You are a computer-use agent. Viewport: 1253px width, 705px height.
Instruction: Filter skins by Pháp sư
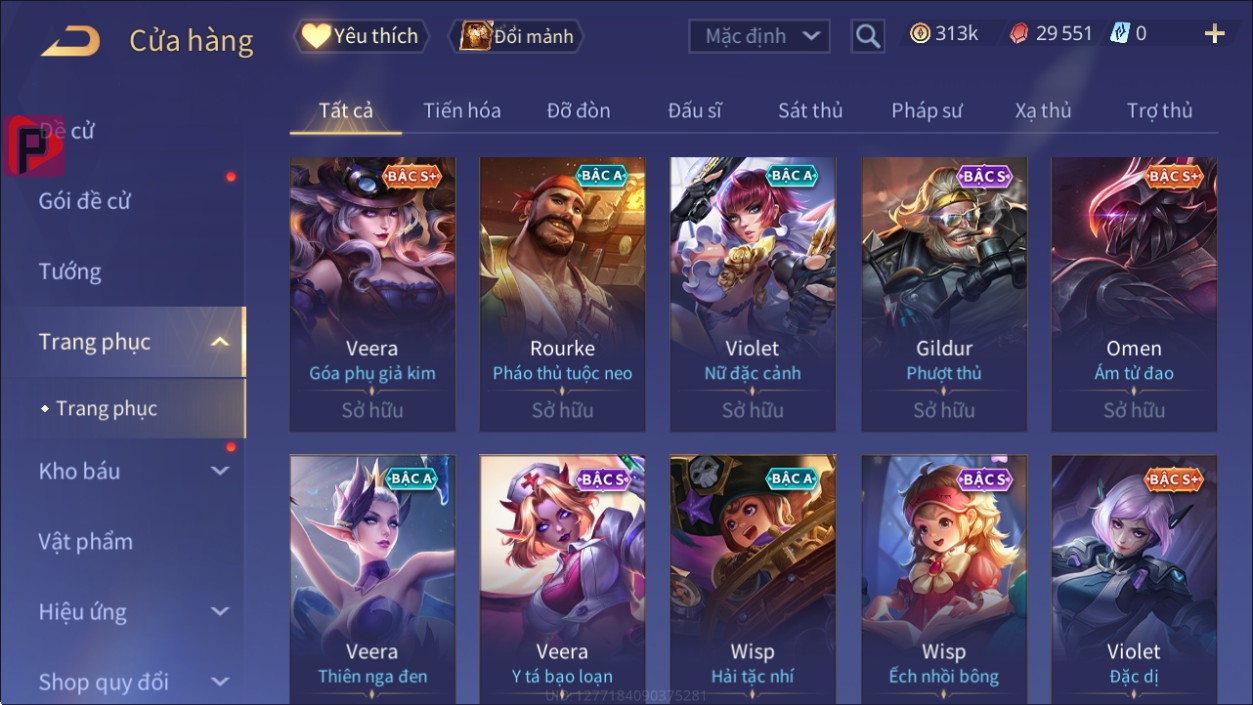927,111
